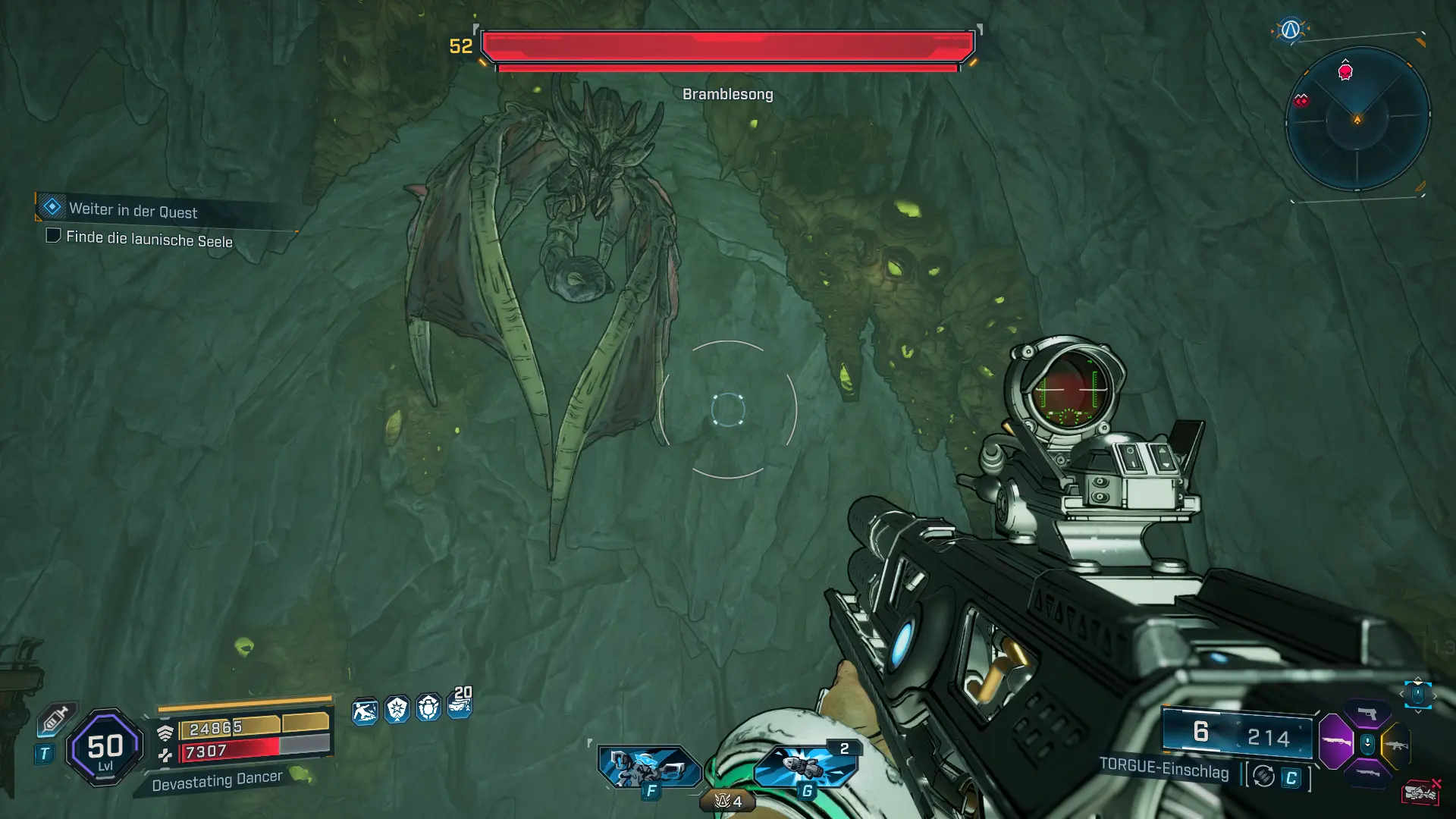Switch to the bottom long gun weapon slot
1456x819 pixels.
click(x=1367, y=773)
